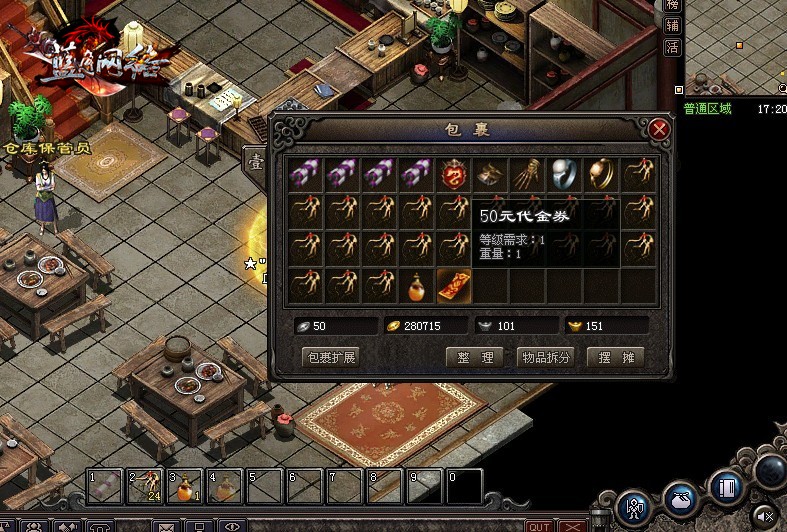Open the 辅 assist button
Viewport: 787px width, 532px height.
pyautogui.click(x=673, y=26)
